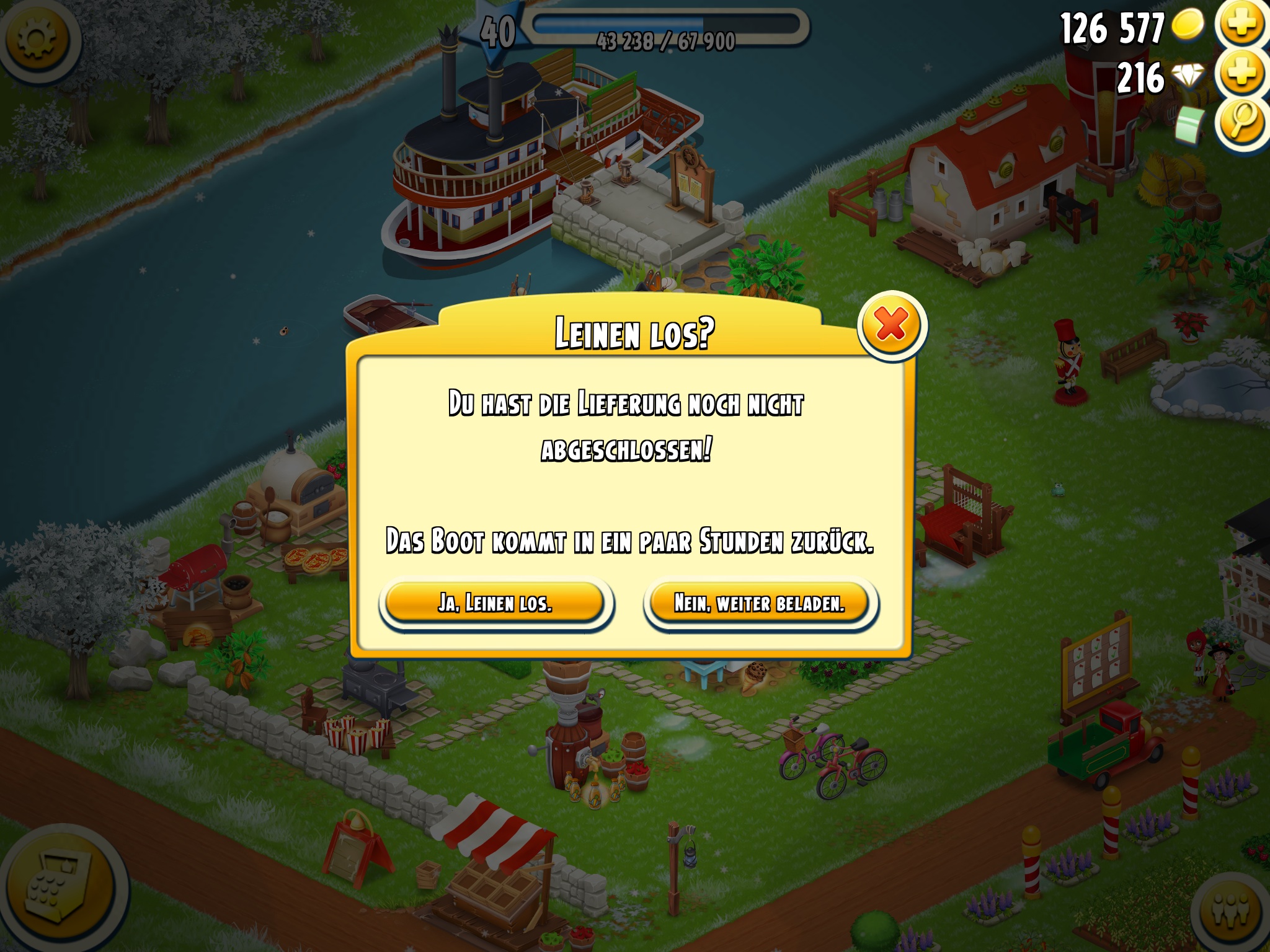Close the 'Leinen los?' dialog
Screen dimensions: 1270x952
(891, 324)
